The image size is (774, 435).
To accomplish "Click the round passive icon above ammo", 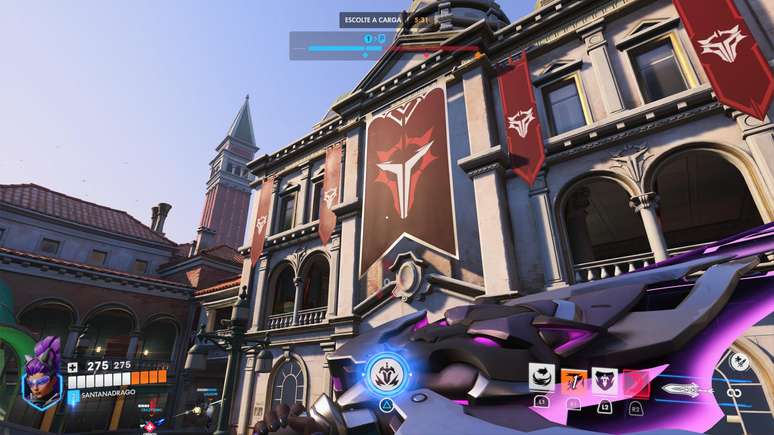I will pos(740,362).
